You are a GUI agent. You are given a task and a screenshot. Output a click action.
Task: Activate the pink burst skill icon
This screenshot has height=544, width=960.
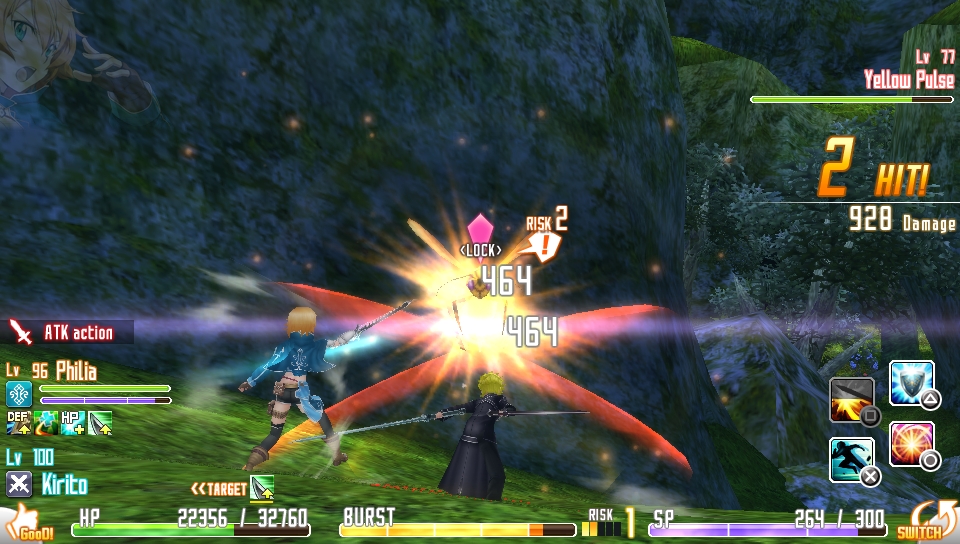pos(911,444)
